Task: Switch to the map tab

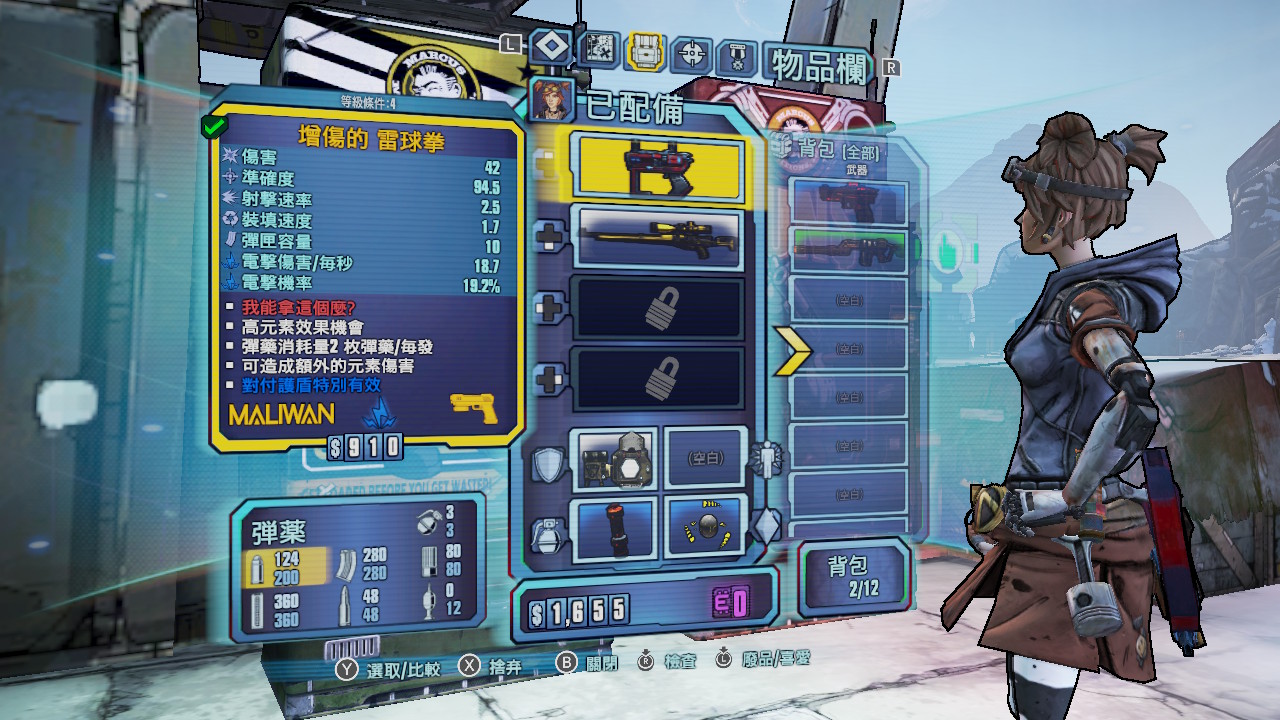Action: (x=599, y=48)
